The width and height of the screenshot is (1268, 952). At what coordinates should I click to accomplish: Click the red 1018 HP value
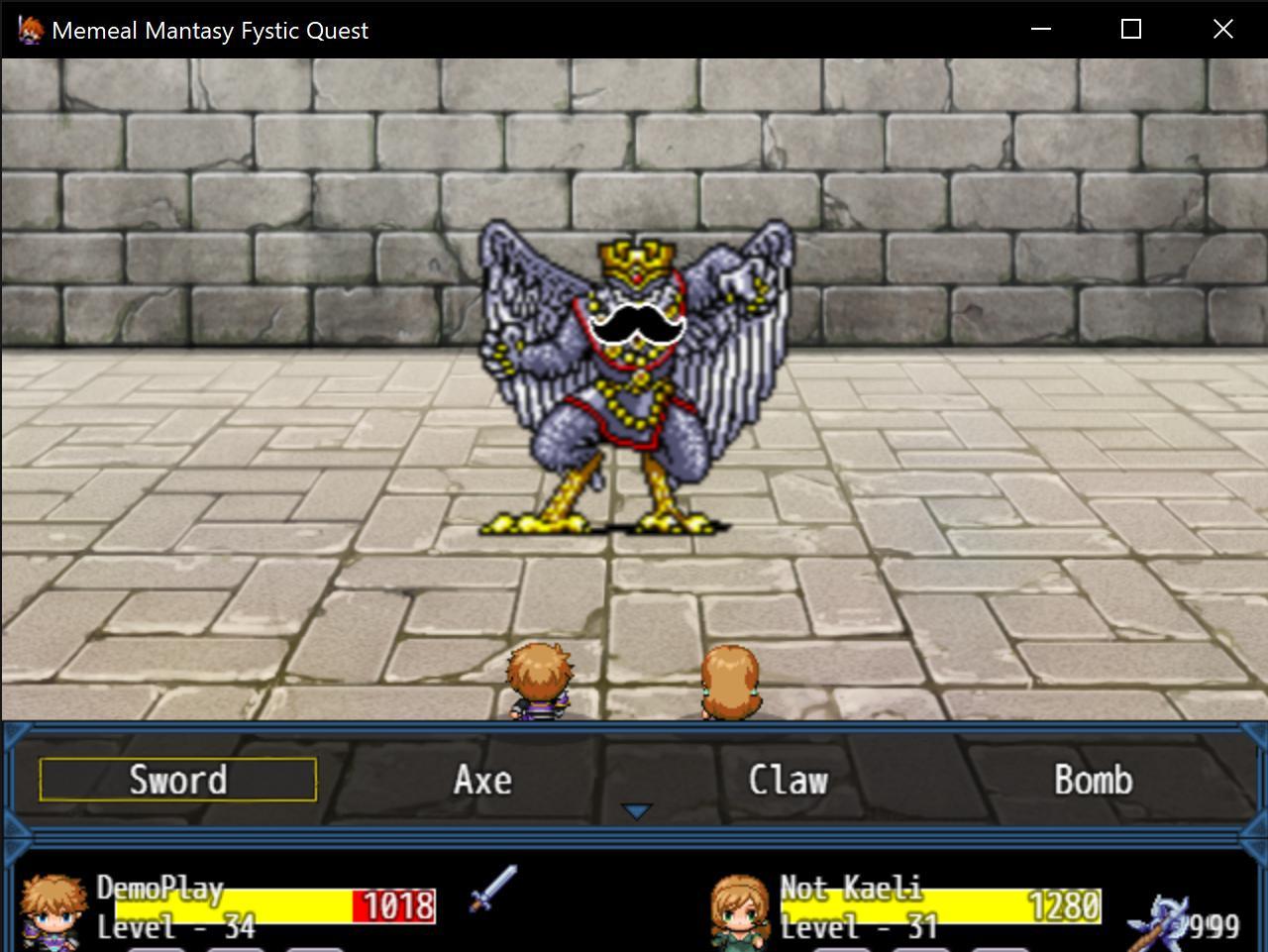point(393,904)
